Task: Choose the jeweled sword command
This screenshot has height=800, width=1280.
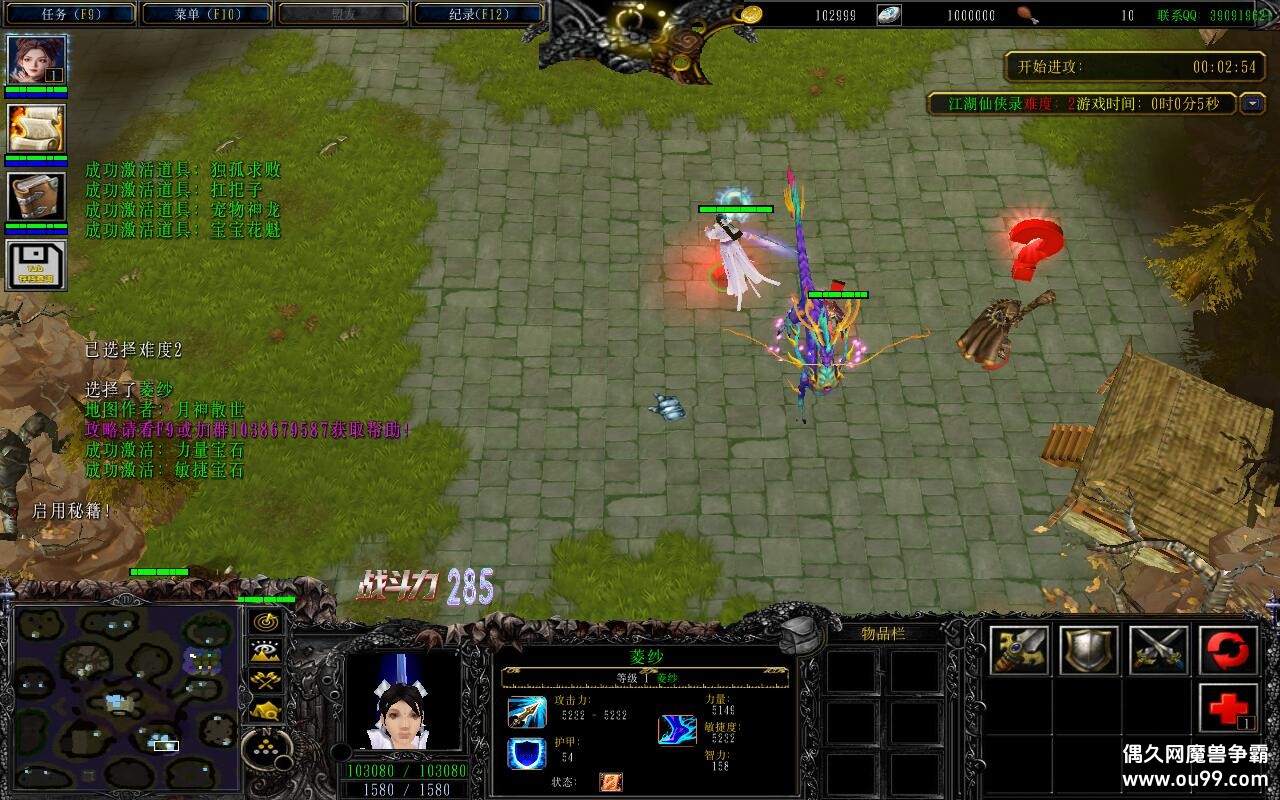Action: [x=1020, y=650]
